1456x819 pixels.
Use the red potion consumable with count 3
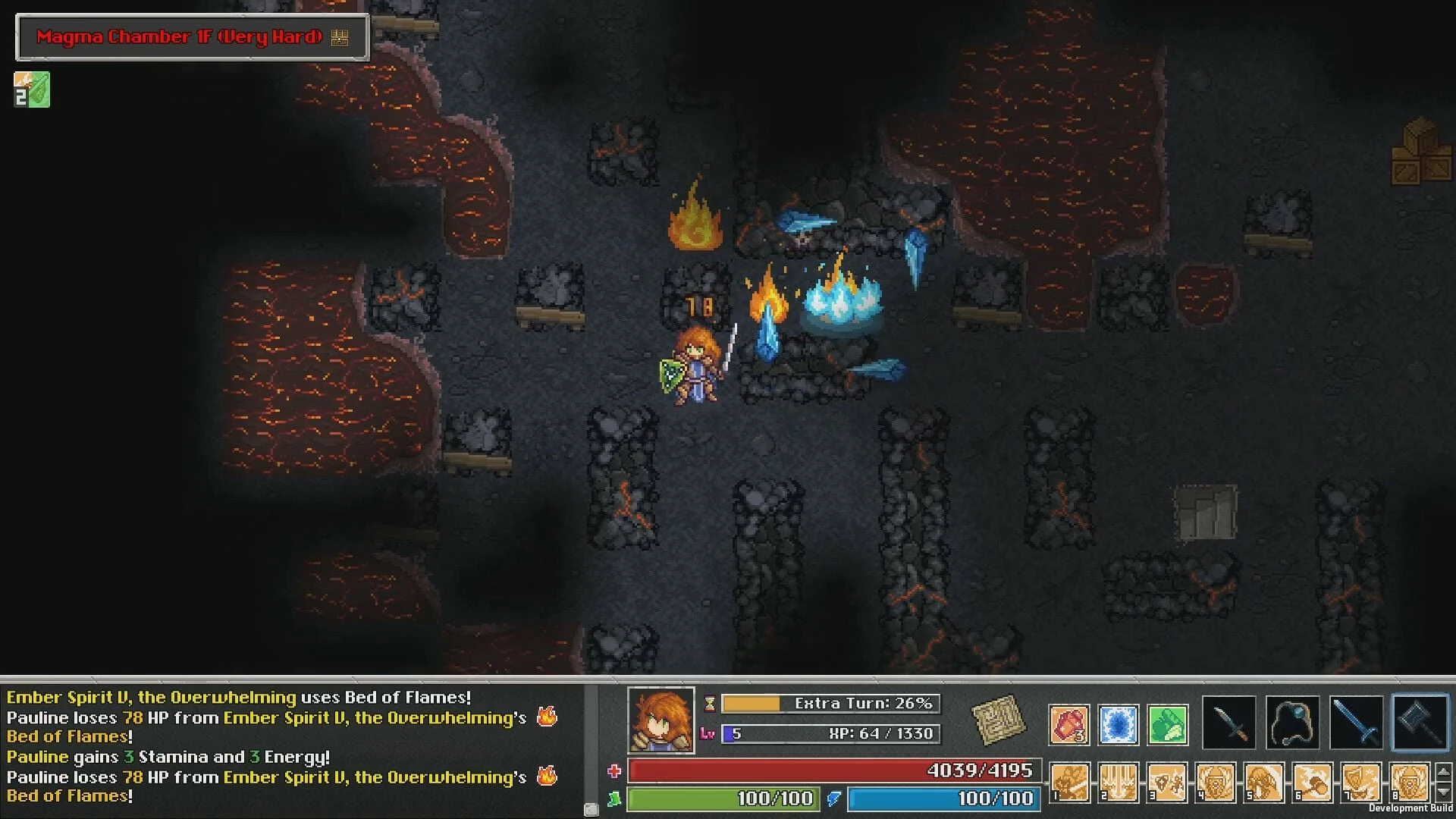(1069, 724)
